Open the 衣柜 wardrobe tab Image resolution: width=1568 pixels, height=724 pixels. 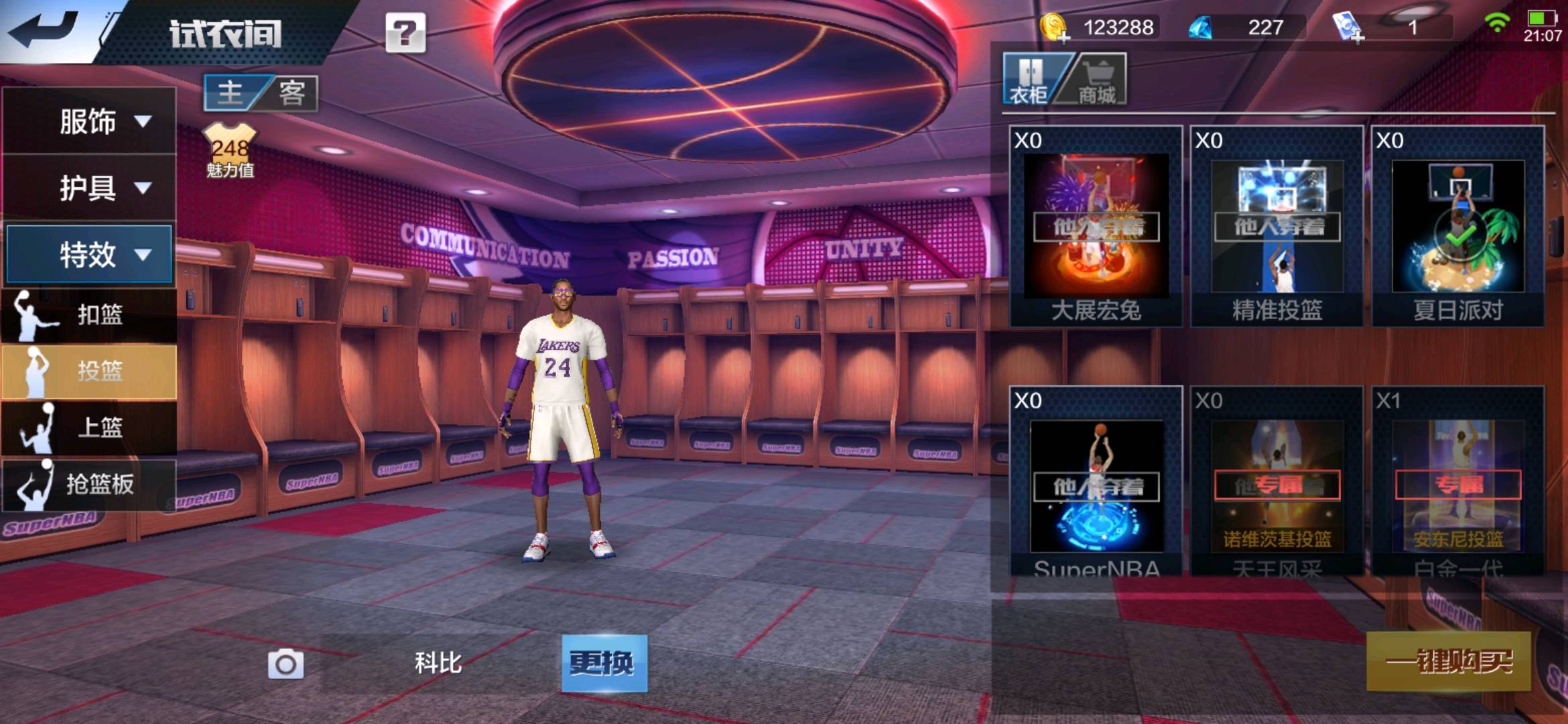tap(1029, 80)
